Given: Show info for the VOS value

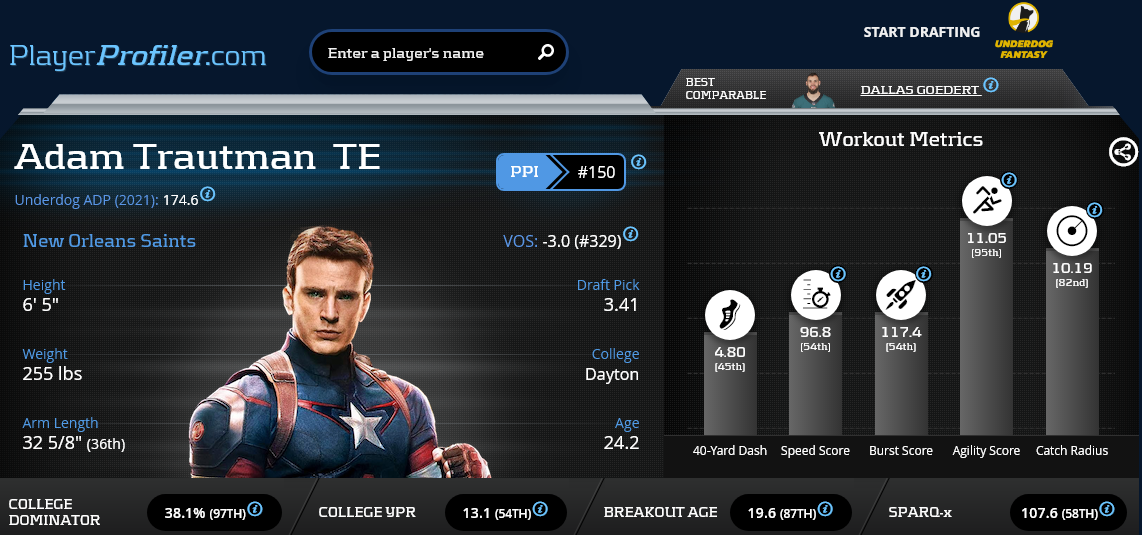Looking at the screenshot, I should click(630, 237).
